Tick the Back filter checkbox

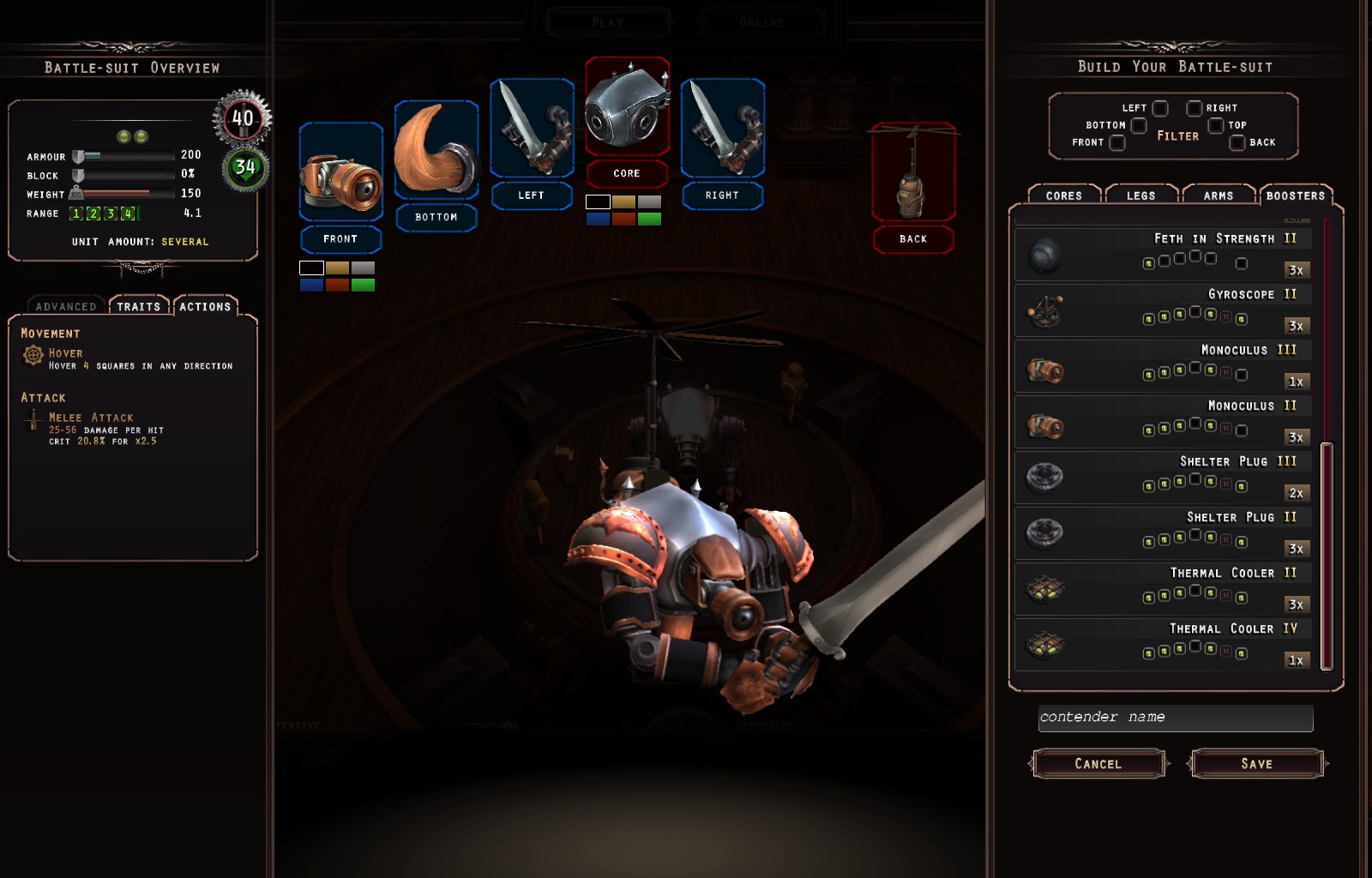pos(1237,142)
